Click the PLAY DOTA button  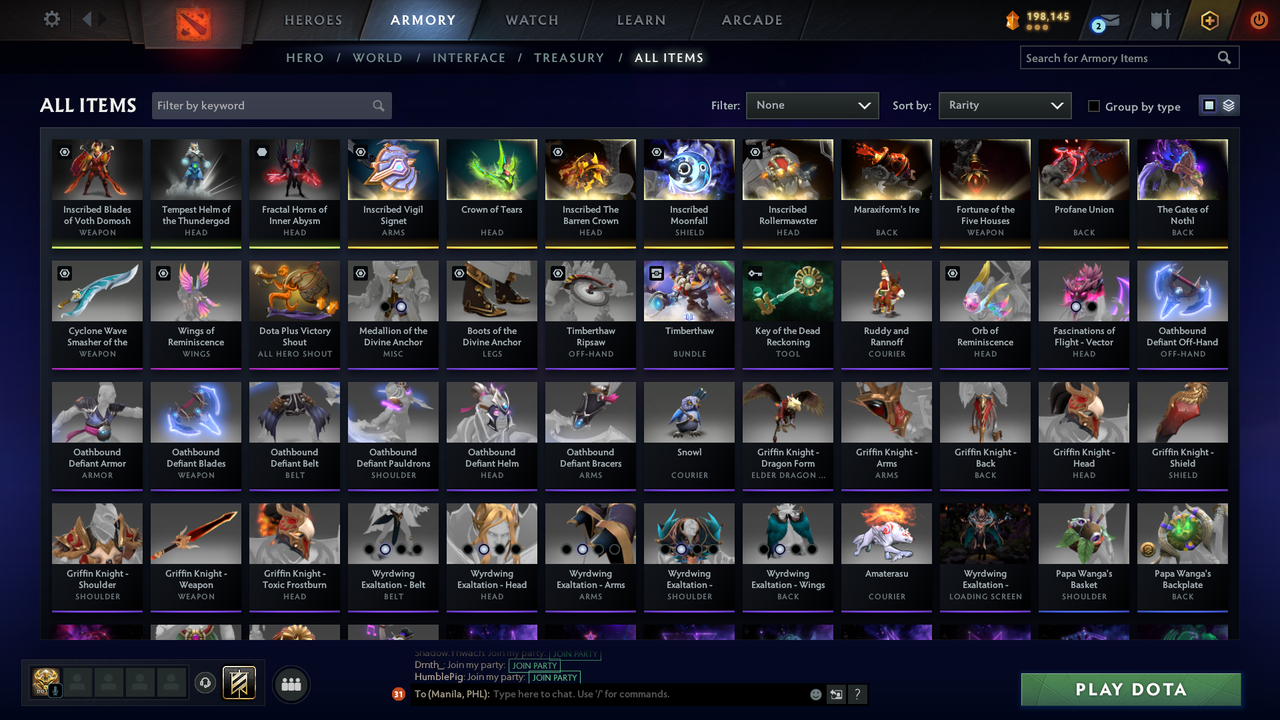[x=1130, y=689]
